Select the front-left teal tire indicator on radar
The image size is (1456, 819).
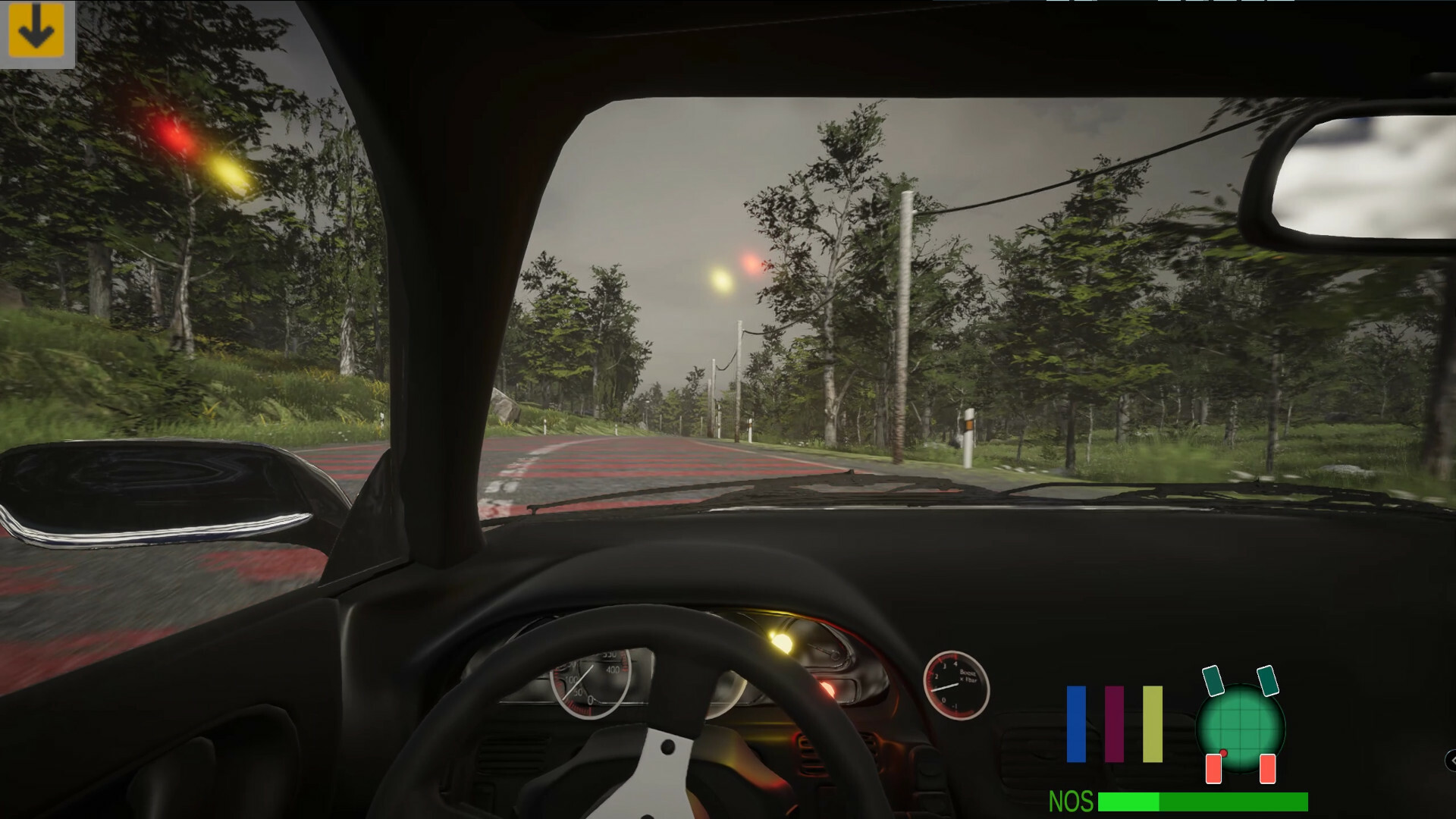point(1214,679)
